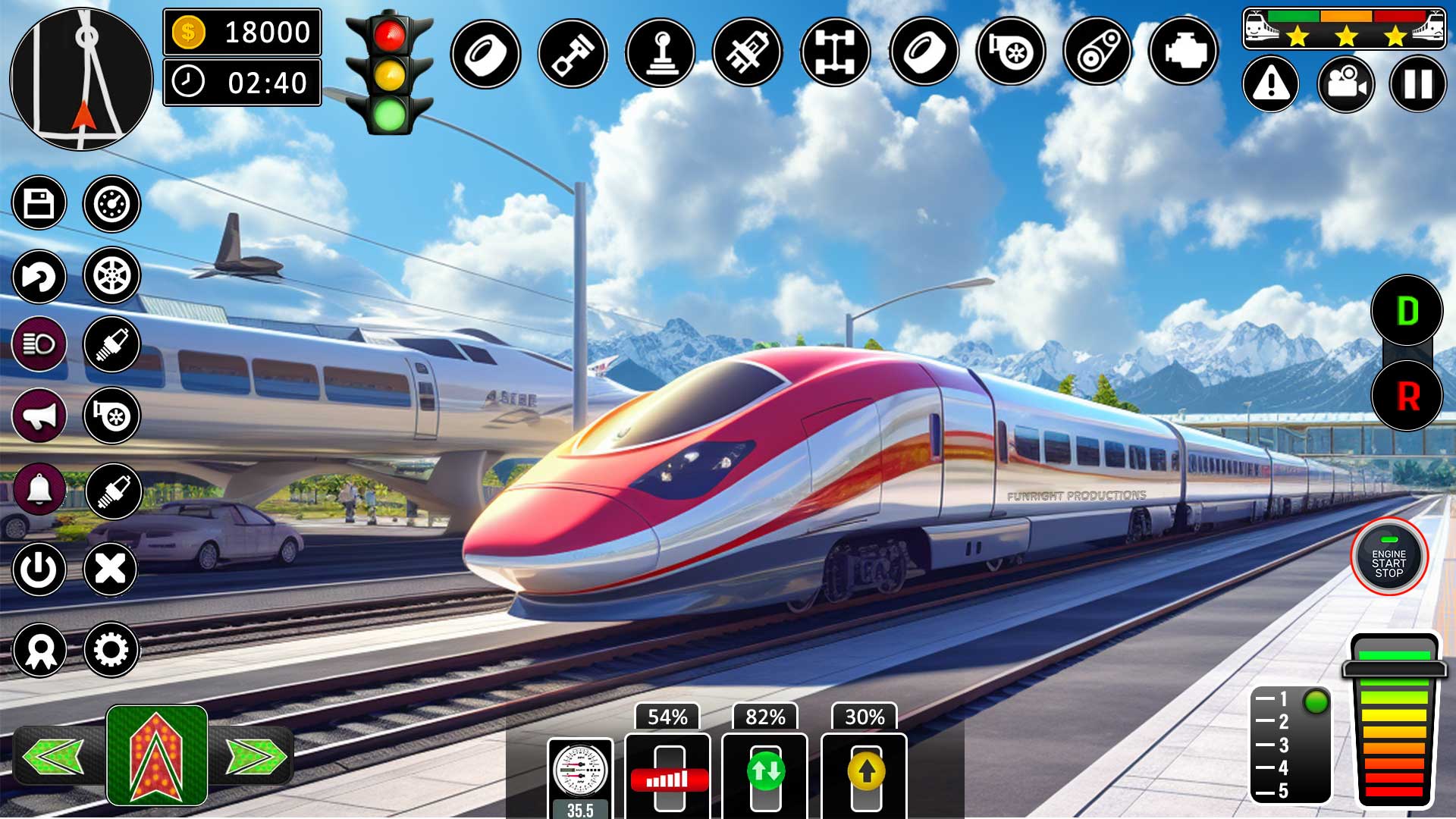This screenshot has height=819, width=1456.
Task: Open the speedometer gauge icon in the left sidebar
Action: click(111, 203)
